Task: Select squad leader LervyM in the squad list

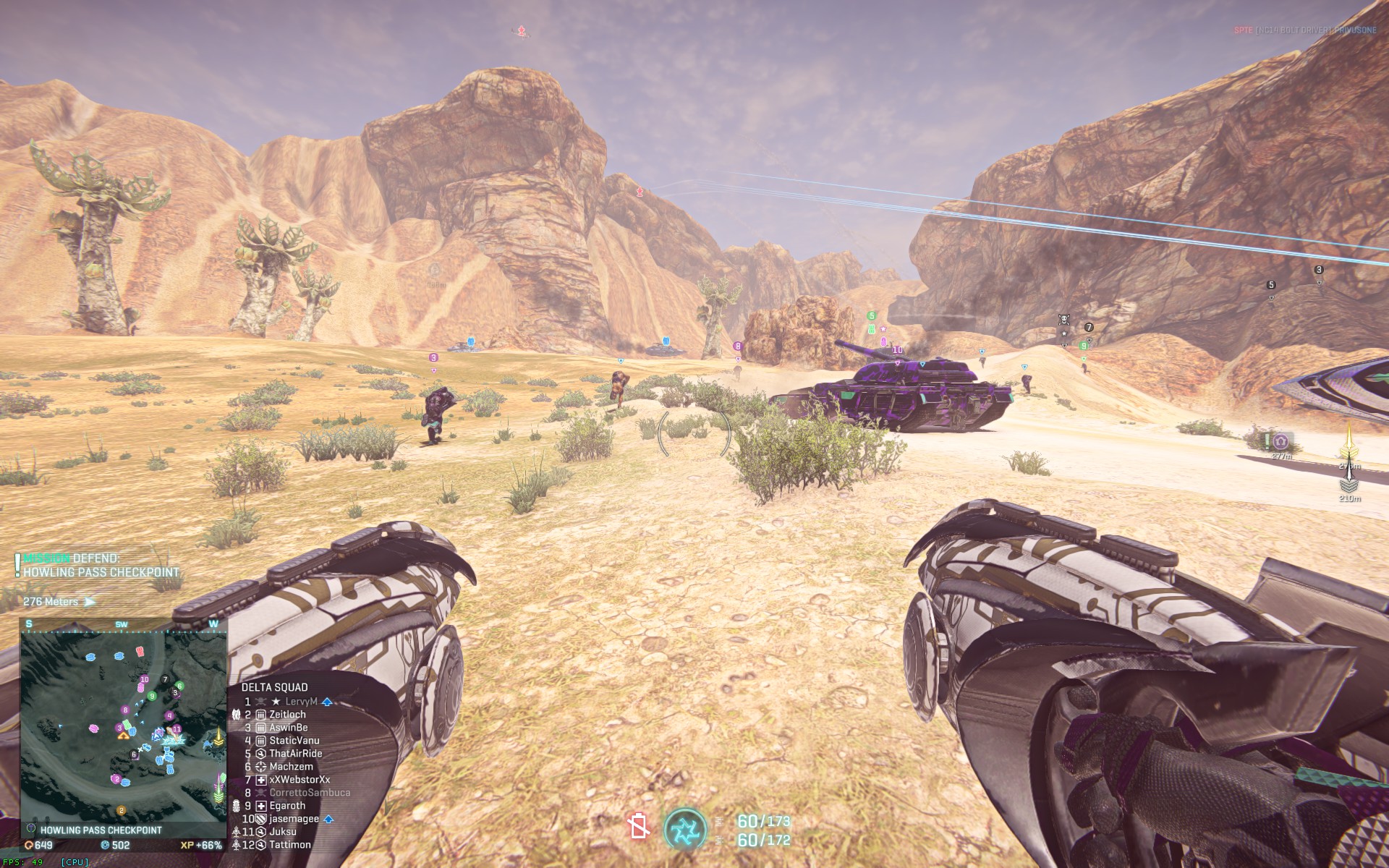Action: point(301,702)
